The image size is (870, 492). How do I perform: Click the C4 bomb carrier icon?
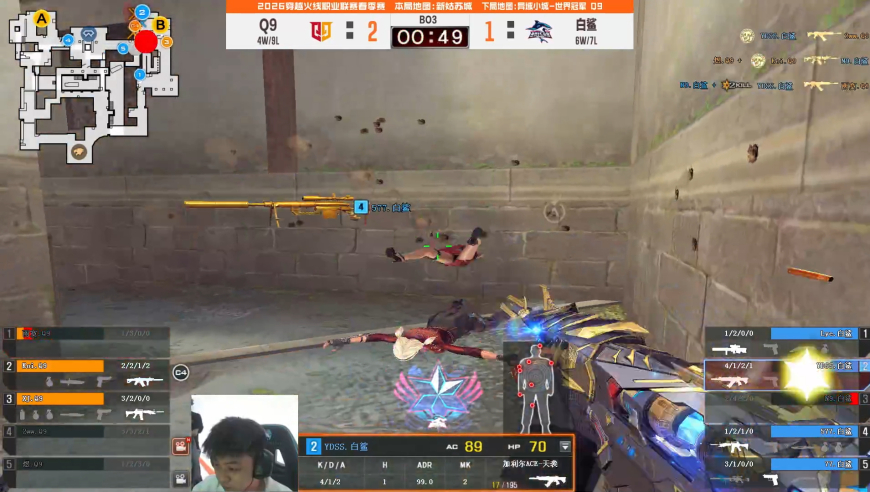tap(181, 372)
